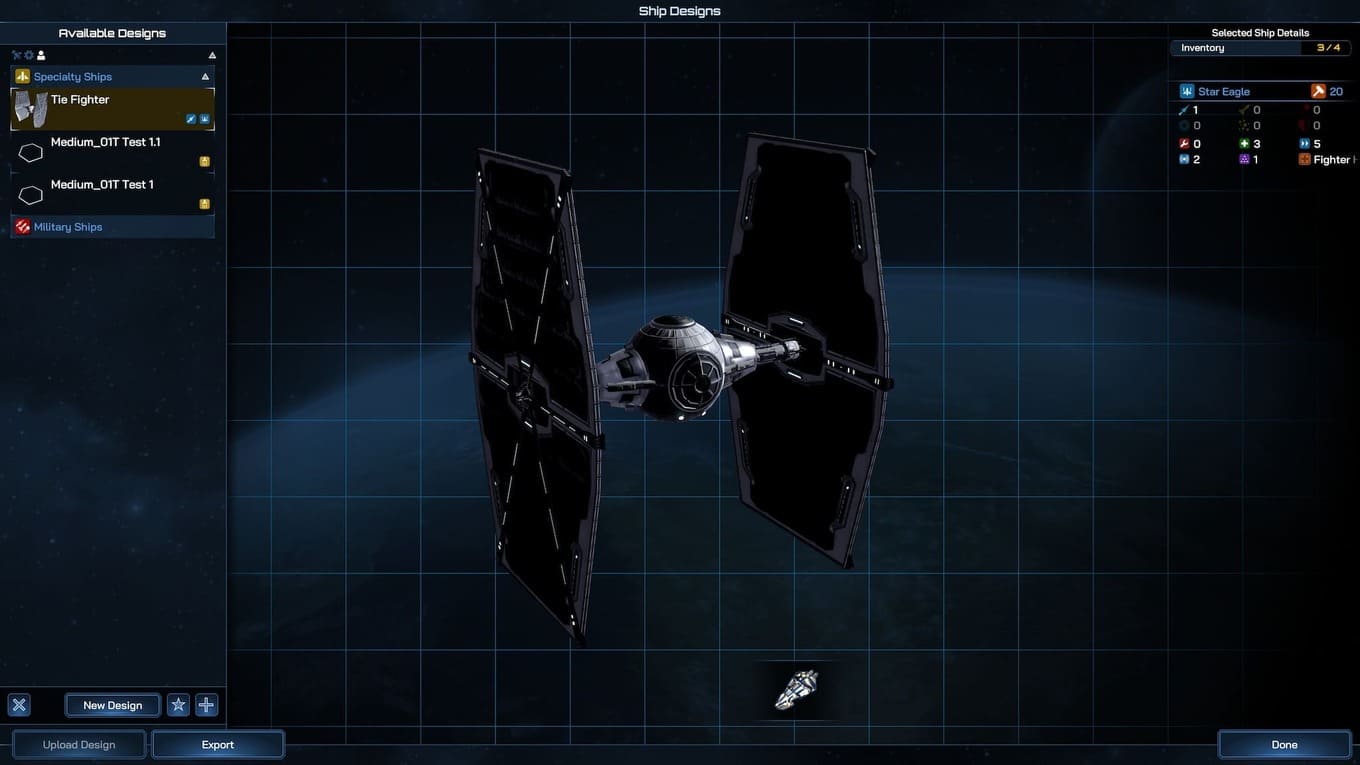This screenshot has height=765, width=1360.
Task: Toggle the gear filter icon
Action: pos(29,55)
